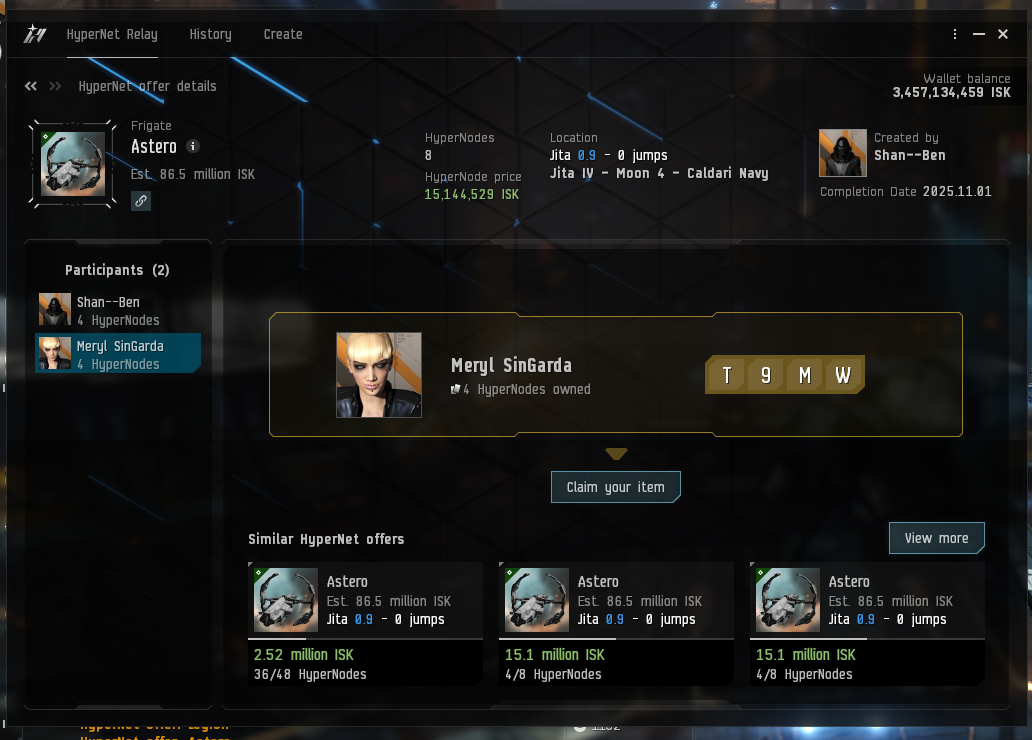The width and height of the screenshot is (1032, 740).
Task: Select participant Shan--Ben in the list
Action: coord(118,310)
